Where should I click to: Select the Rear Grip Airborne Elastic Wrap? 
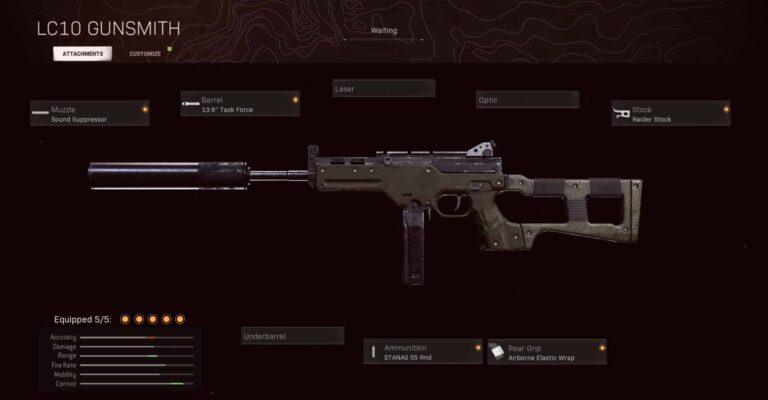[547, 351]
